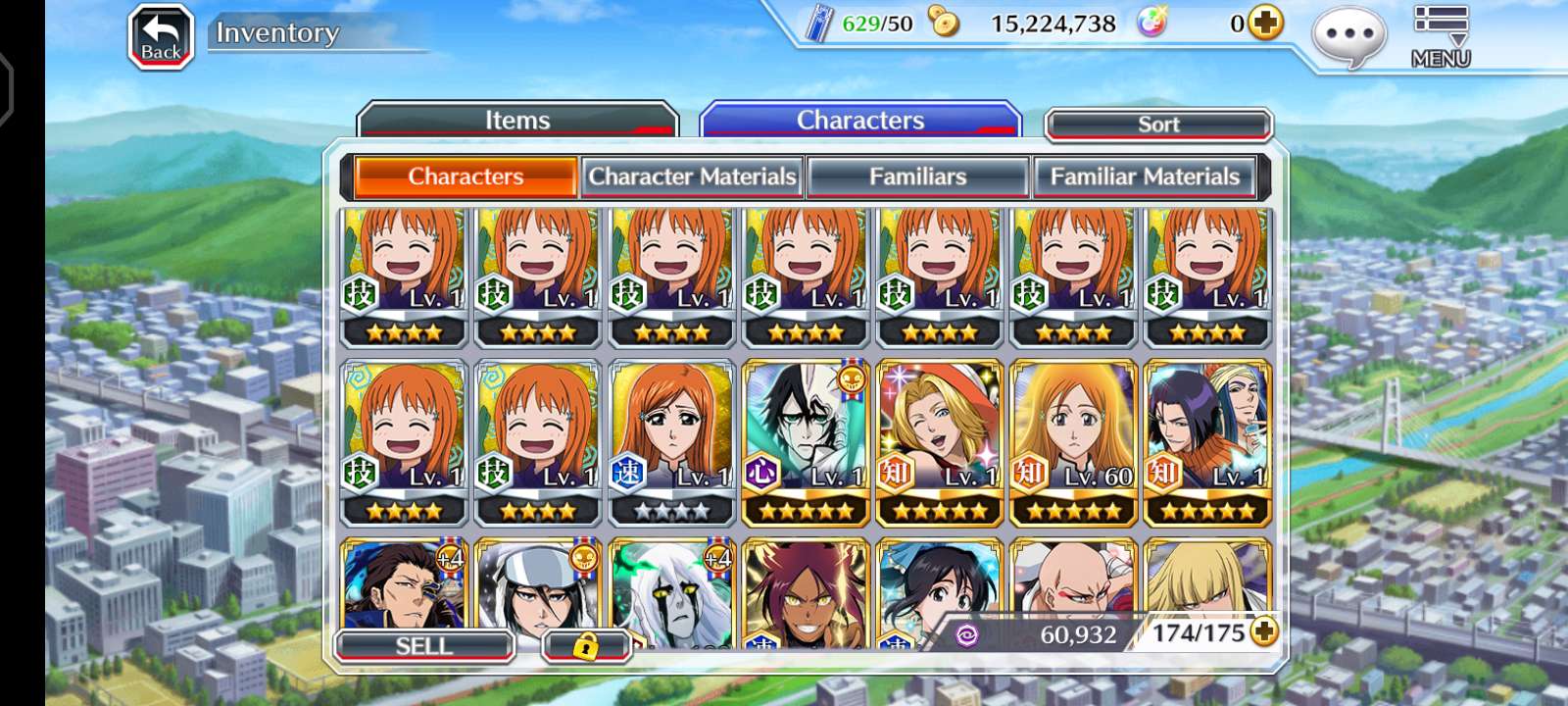
Task: Select the orange Characters sub-tab
Action: pos(465,176)
